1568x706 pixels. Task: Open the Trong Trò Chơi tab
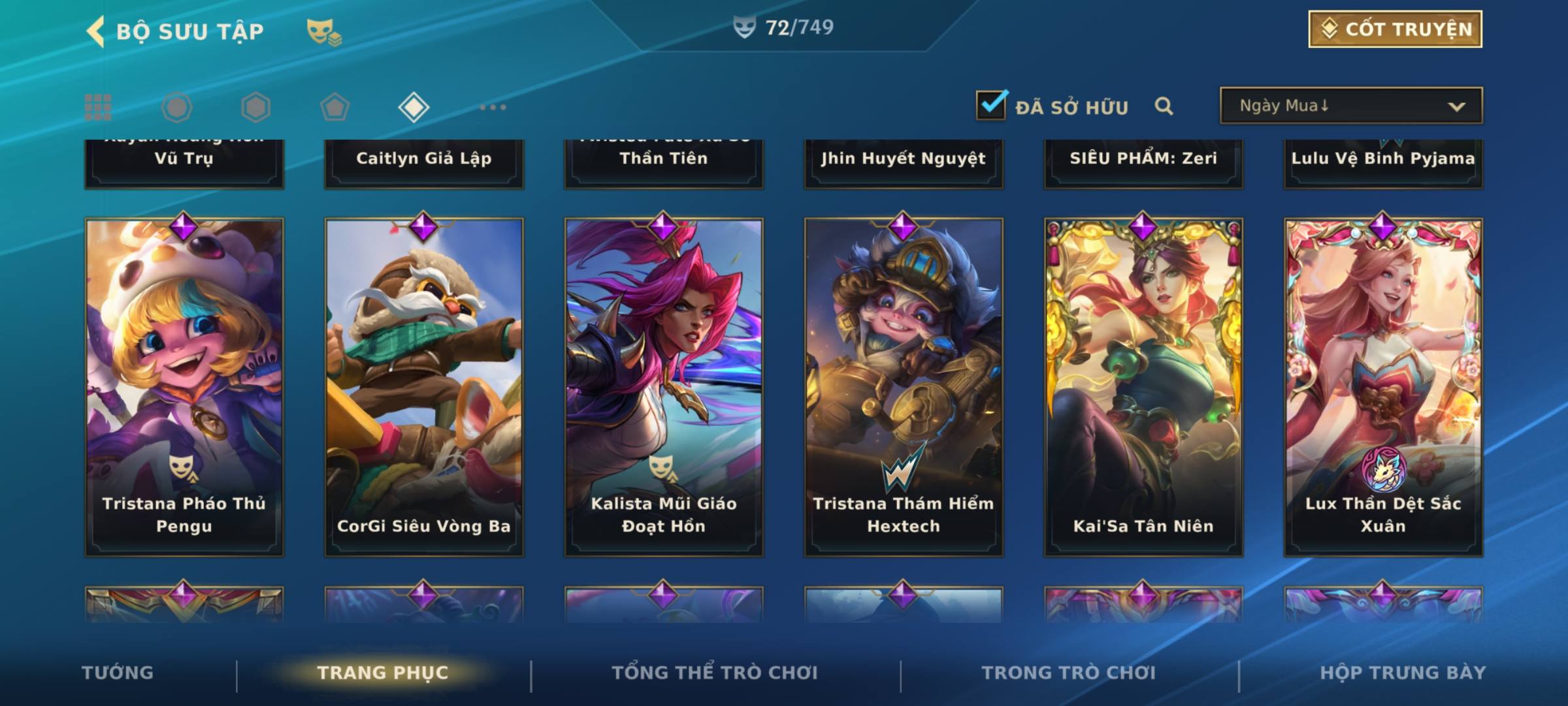pos(1069,673)
